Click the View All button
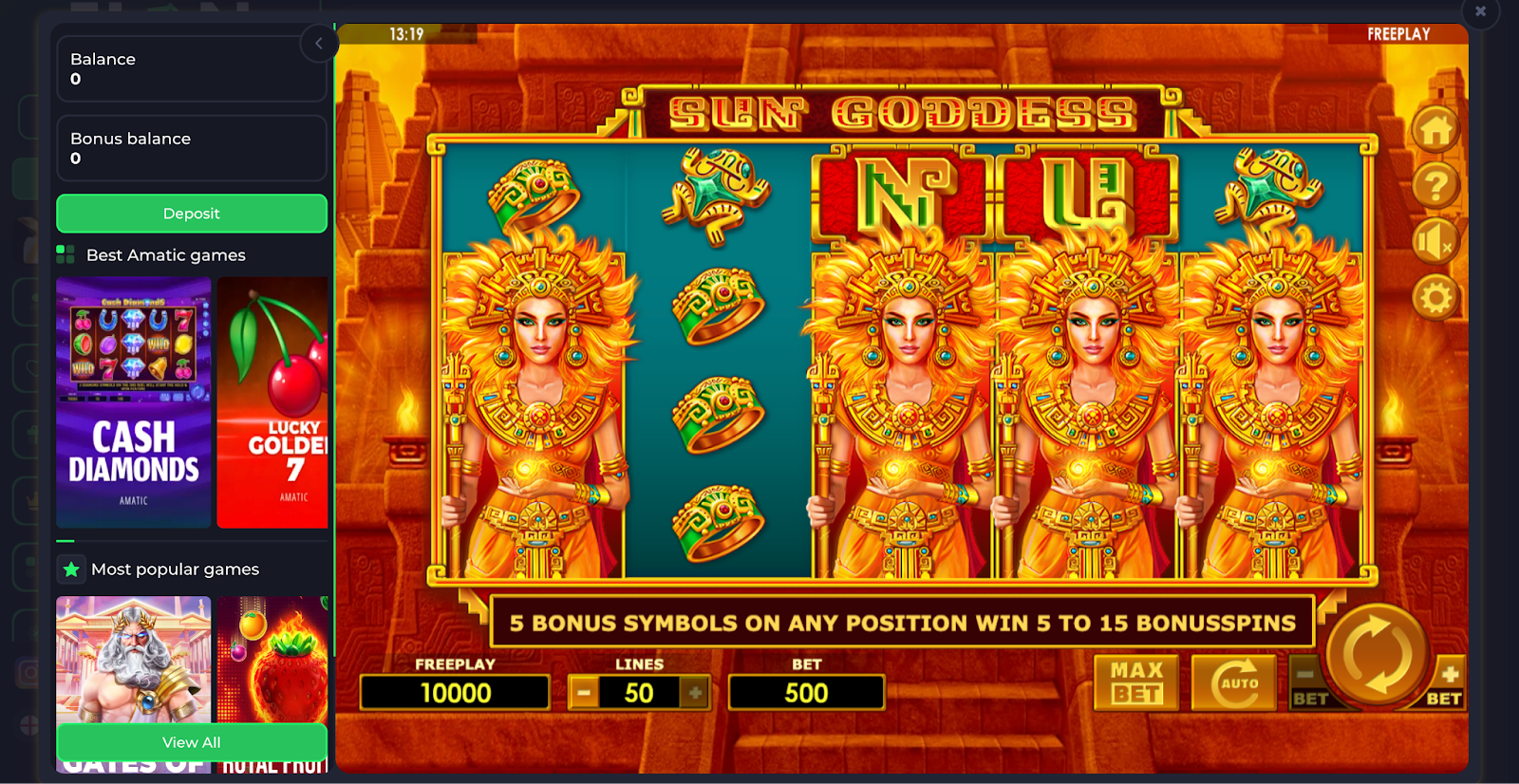Screen dimensions: 1519x784 click(191, 742)
